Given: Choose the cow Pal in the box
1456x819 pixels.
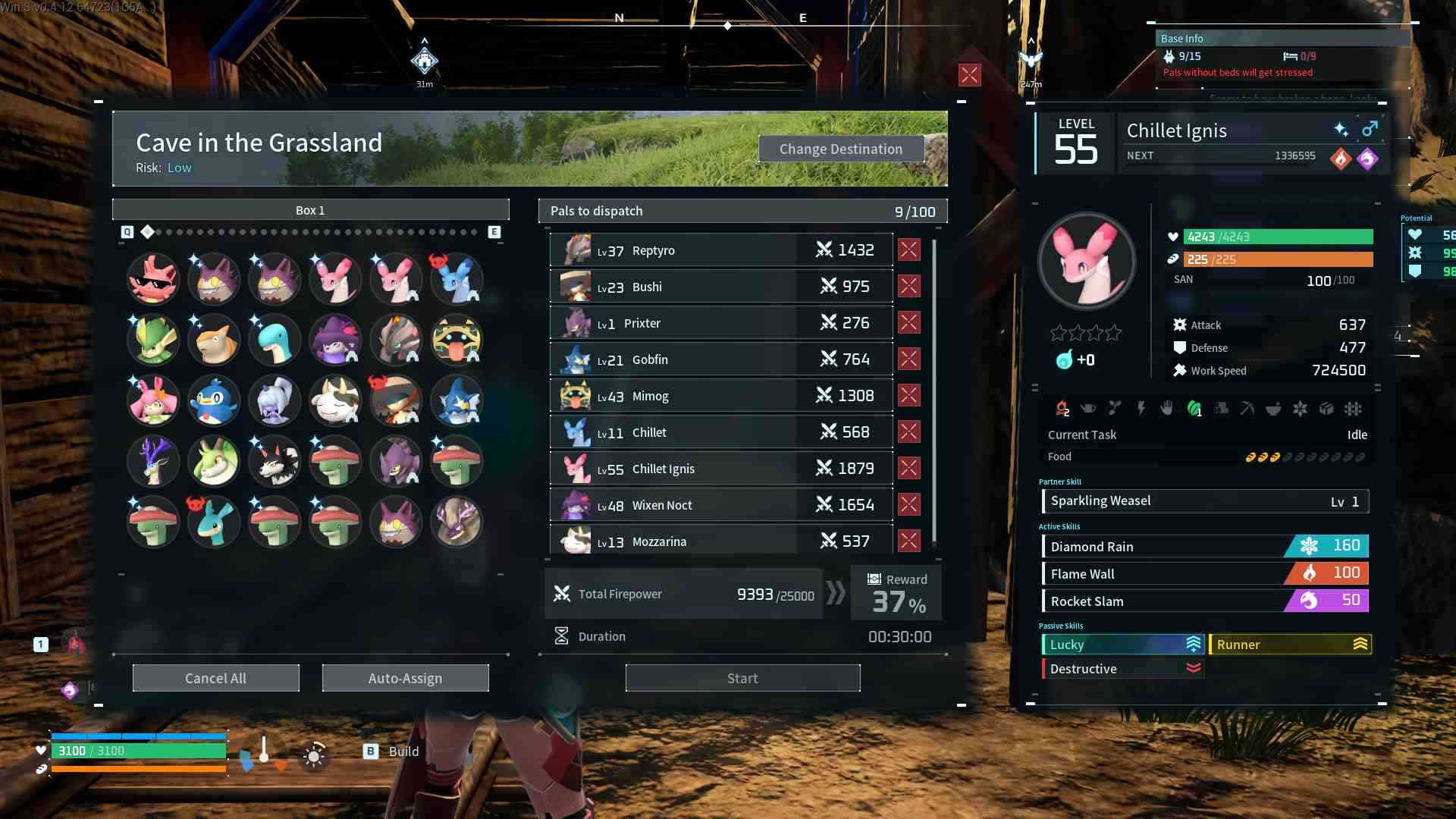Looking at the screenshot, I should tap(335, 400).
